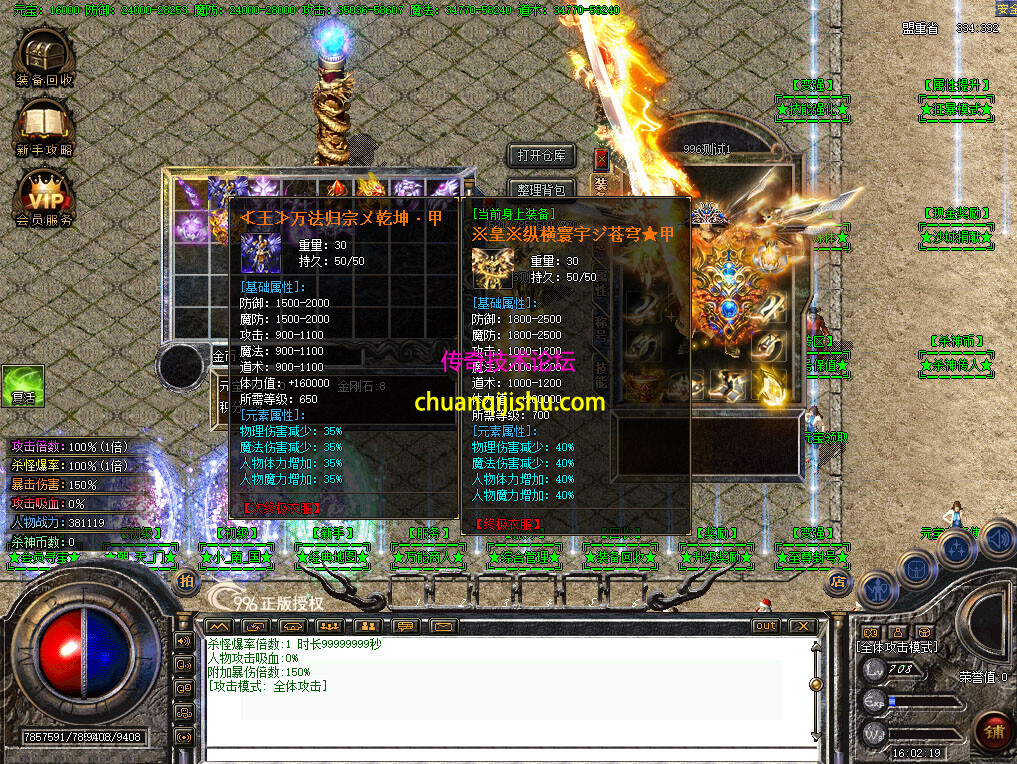Open the VIP 会员服务 menu
This screenshot has width=1017, height=764.
tap(44, 196)
